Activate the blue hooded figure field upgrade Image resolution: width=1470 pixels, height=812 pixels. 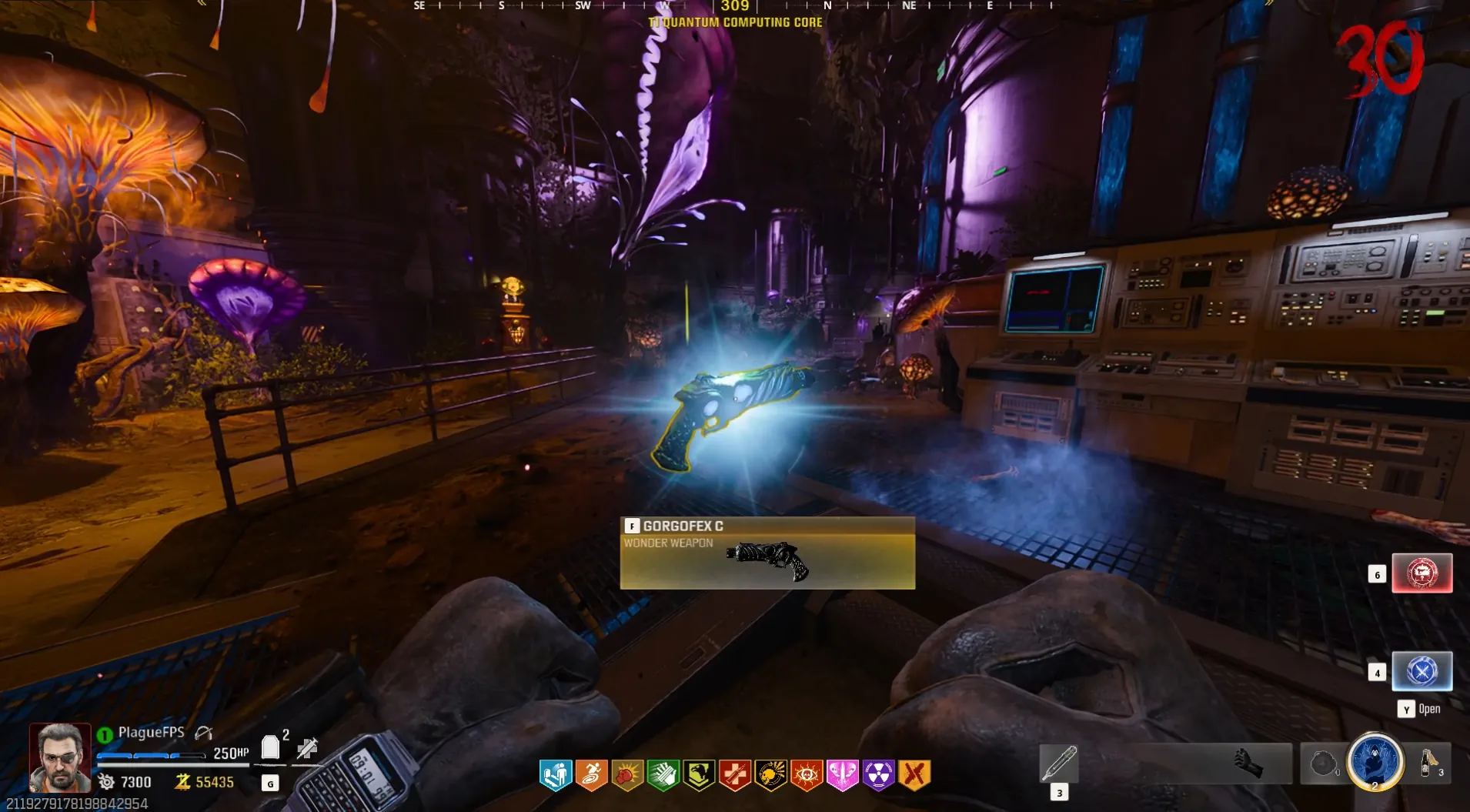[x=1375, y=761]
